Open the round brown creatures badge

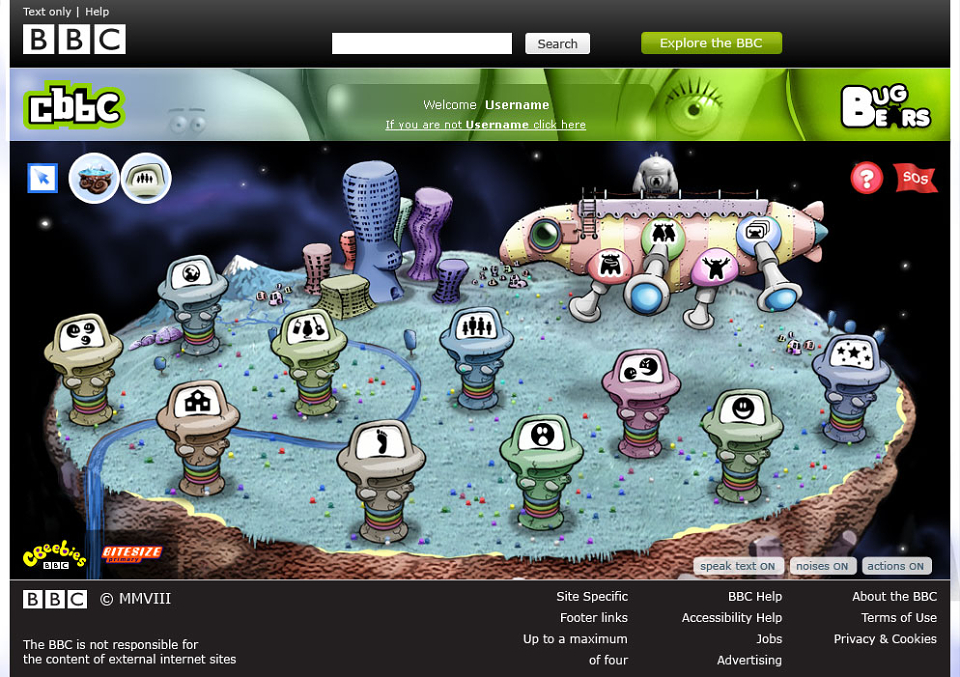pos(95,179)
